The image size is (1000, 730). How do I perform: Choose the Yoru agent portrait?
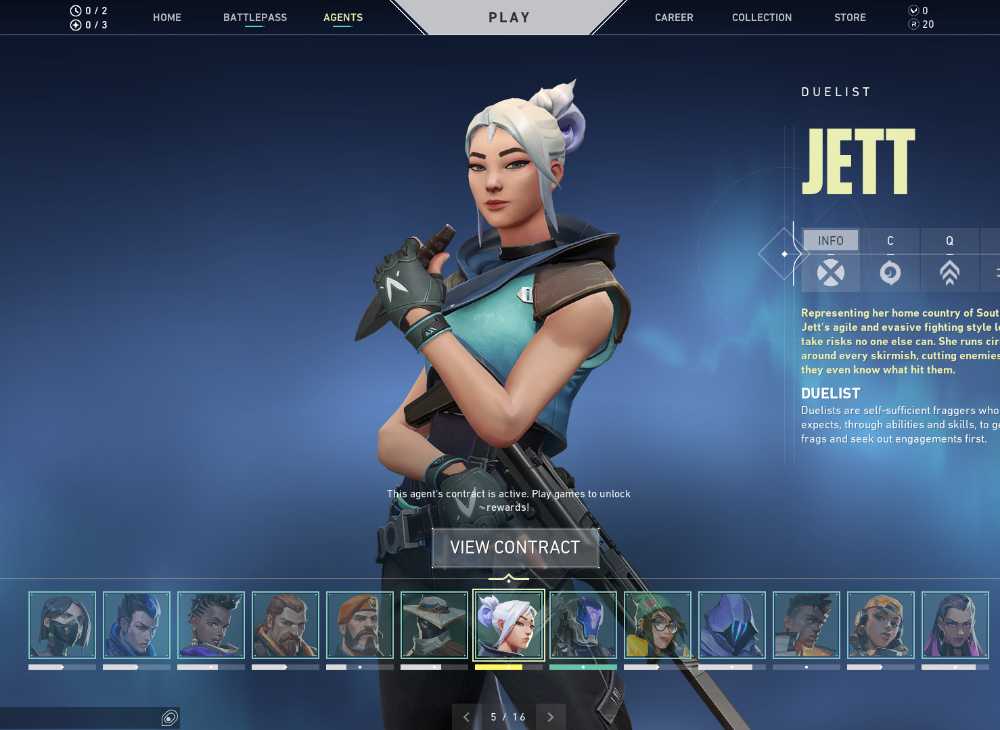136,625
